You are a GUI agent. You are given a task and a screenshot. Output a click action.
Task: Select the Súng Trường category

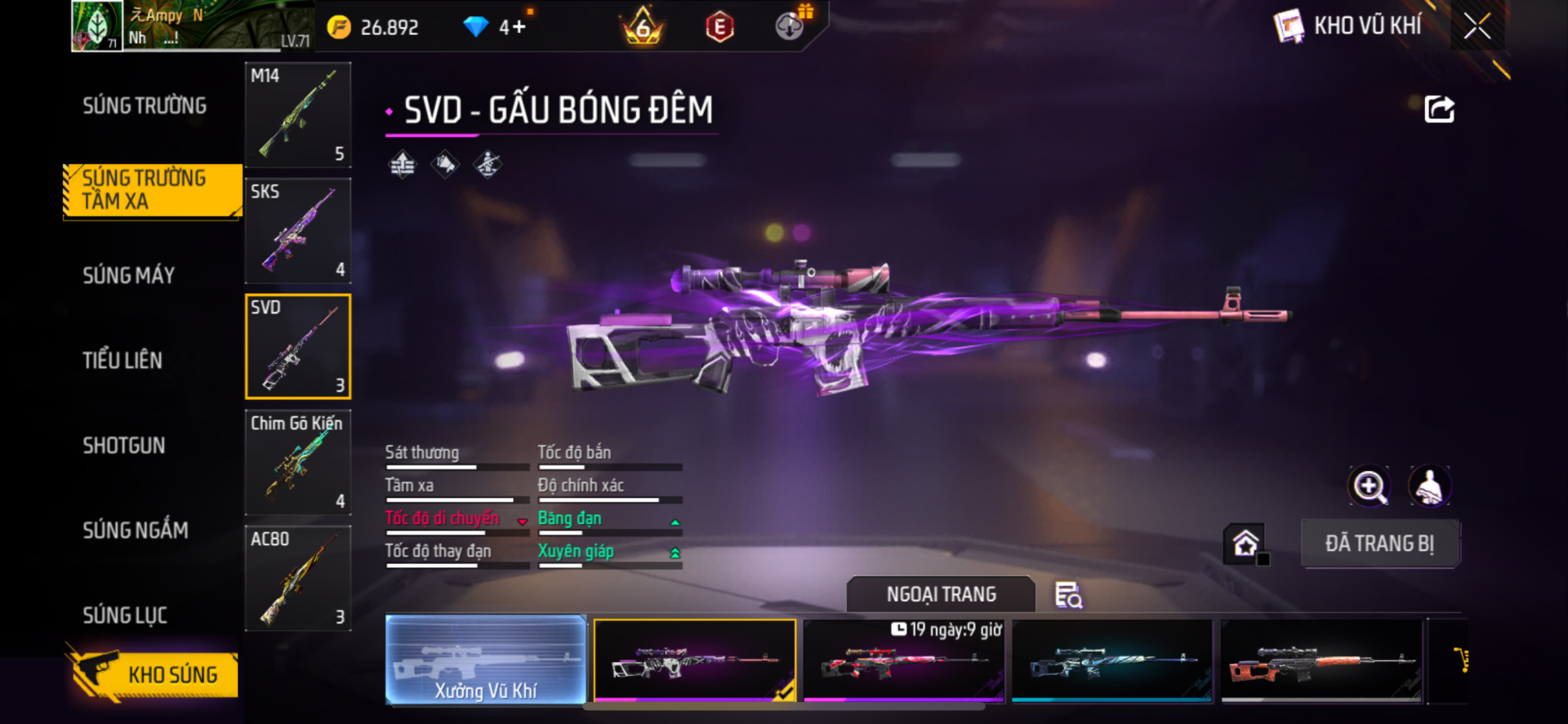pos(145,106)
